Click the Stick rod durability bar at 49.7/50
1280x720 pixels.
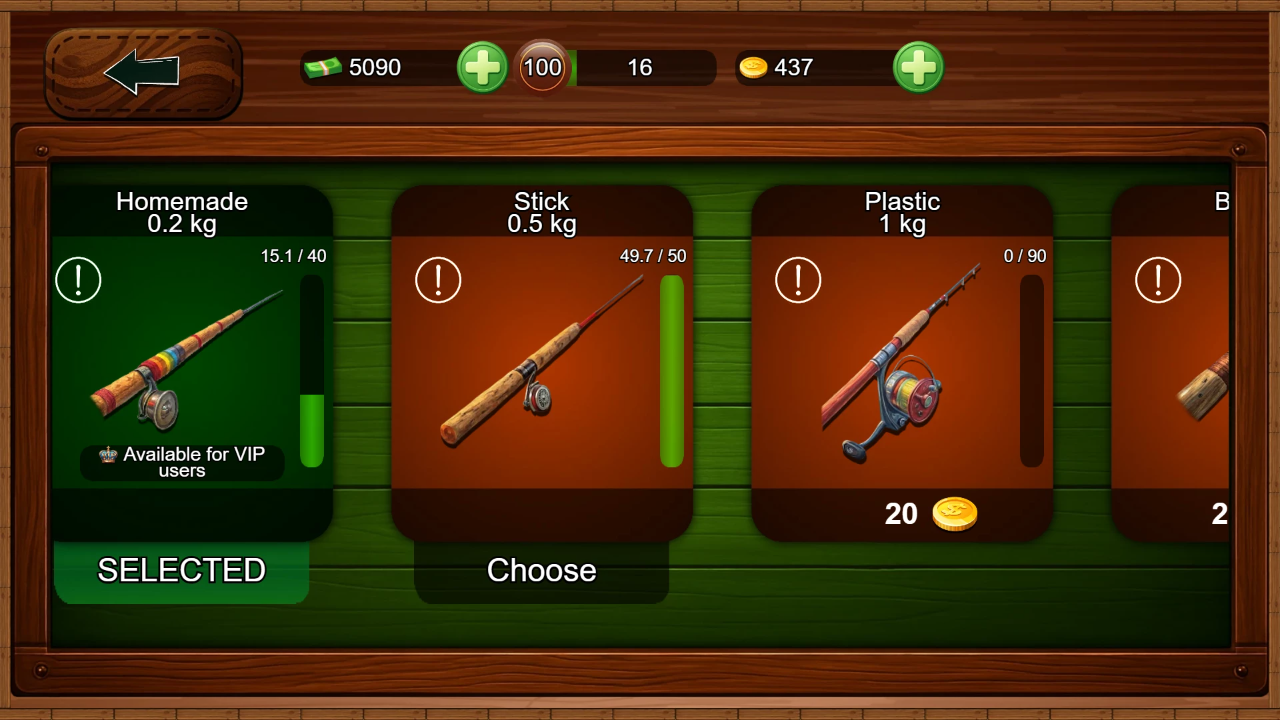pyautogui.click(x=671, y=370)
